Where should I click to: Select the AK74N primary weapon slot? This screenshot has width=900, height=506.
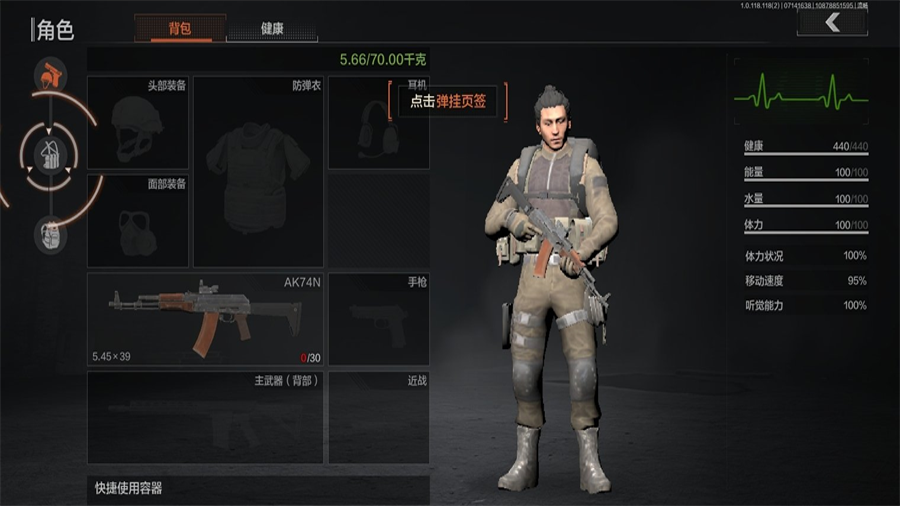click(x=205, y=318)
